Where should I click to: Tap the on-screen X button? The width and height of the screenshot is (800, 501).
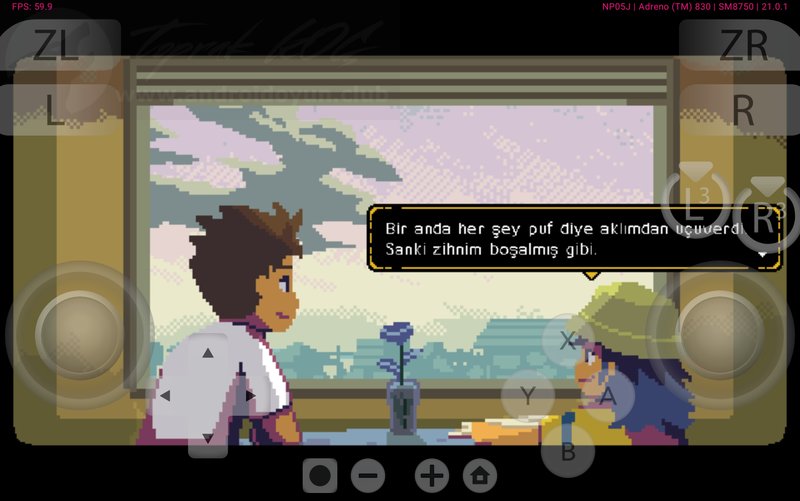[x=568, y=340]
